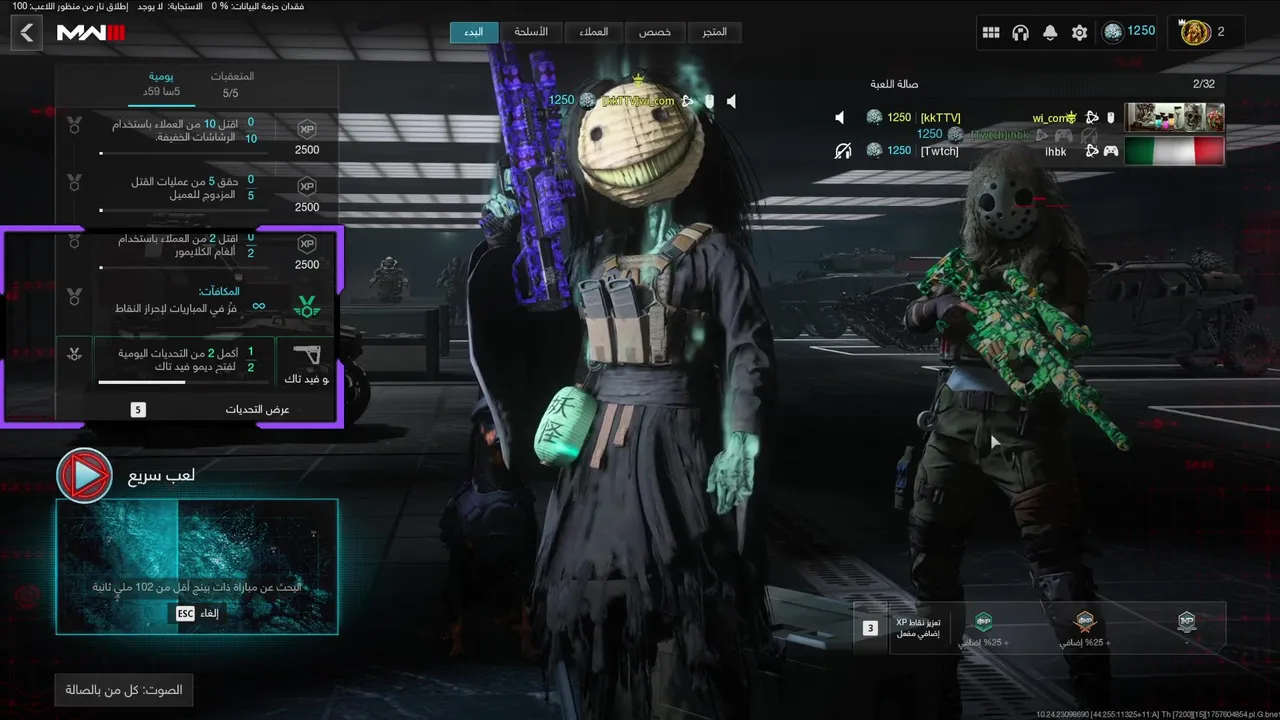1280x720 pixels.
Task: Open the headset social channel icon
Action: tap(1020, 33)
